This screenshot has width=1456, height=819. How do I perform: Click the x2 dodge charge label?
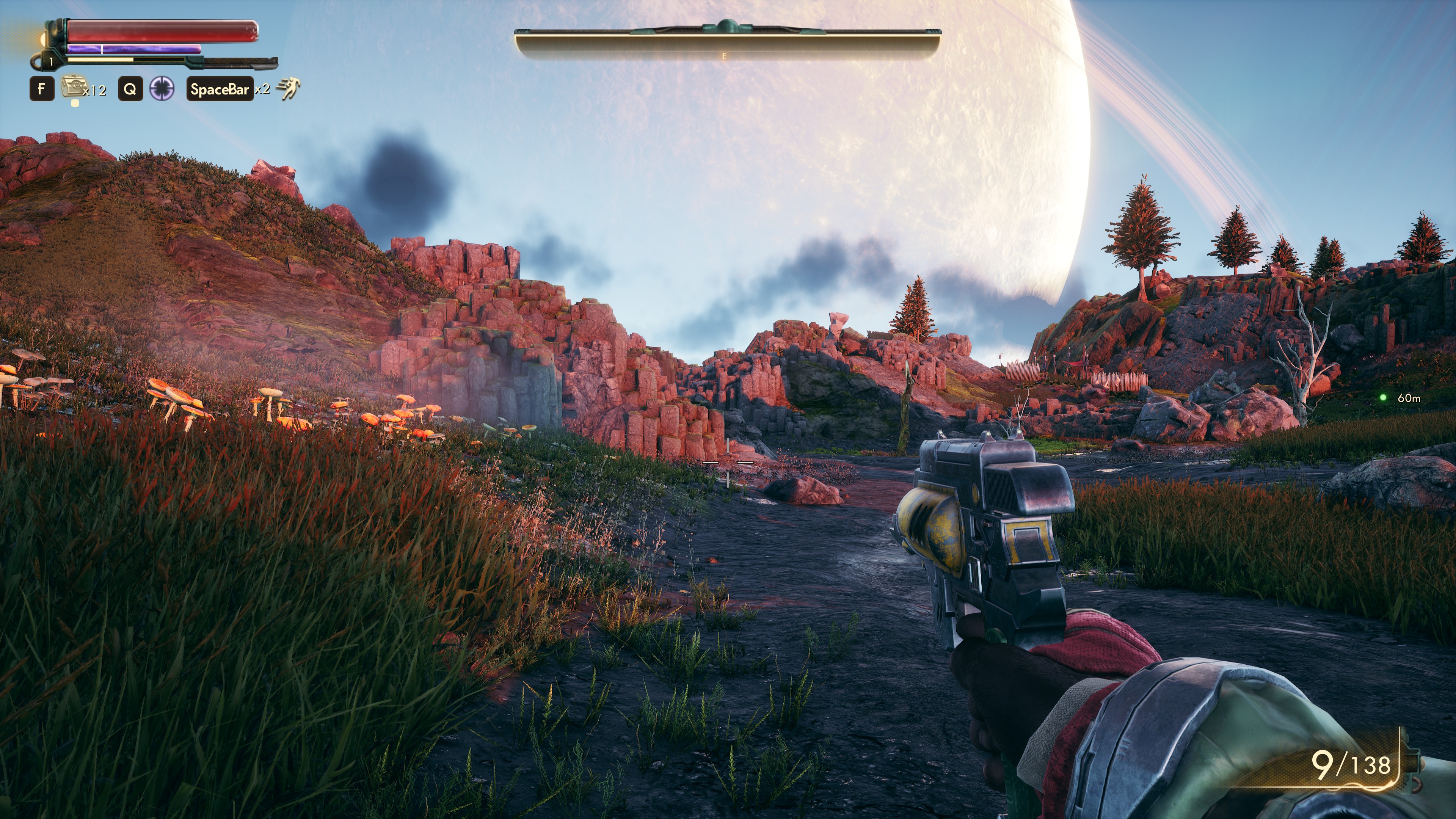click(x=262, y=91)
